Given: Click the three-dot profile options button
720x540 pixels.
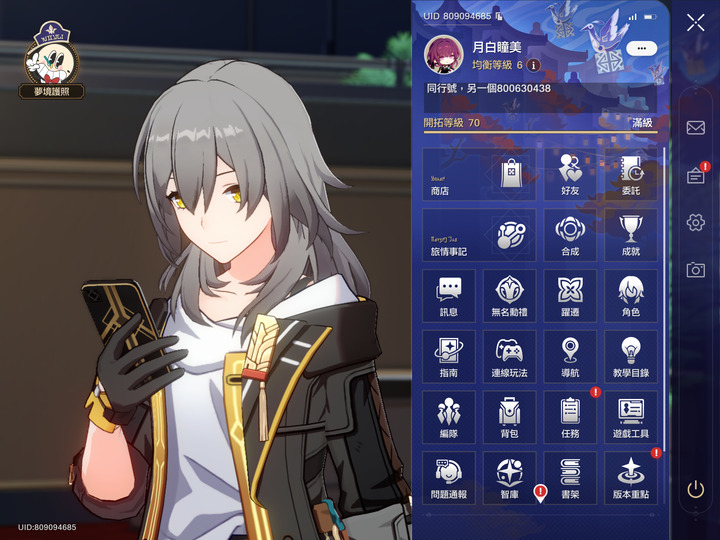Looking at the screenshot, I should [640, 47].
